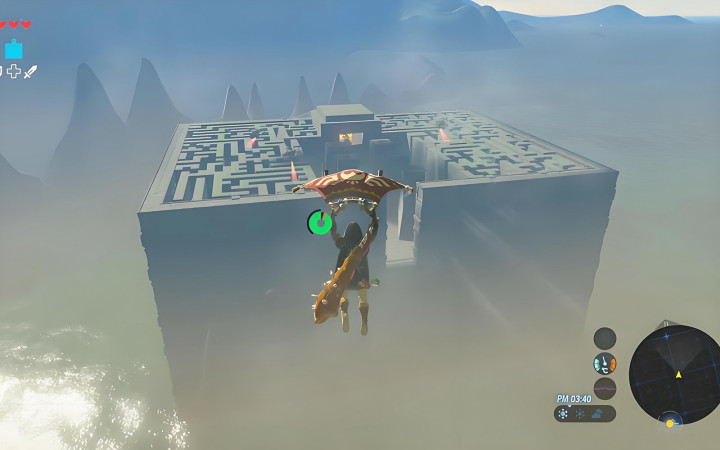
Task: Click the empty circle above the temperature gauge
Action: pyautogui.click(x=604, y=338)
